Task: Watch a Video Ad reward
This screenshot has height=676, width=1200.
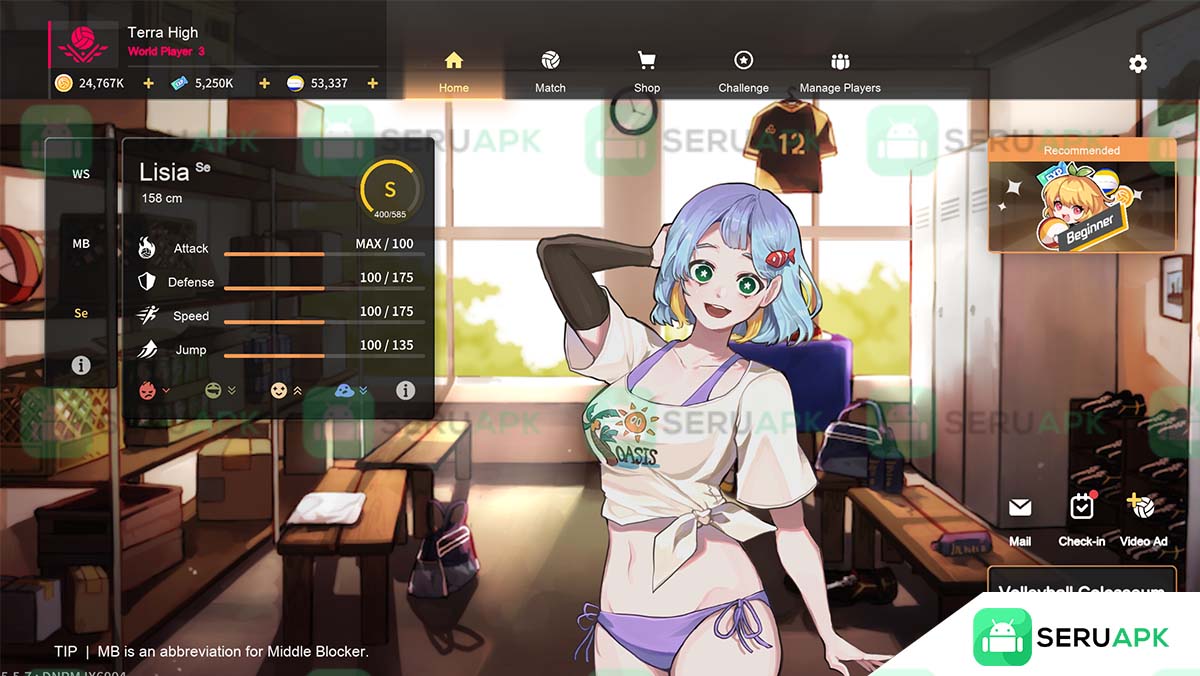Action: (1143, 520)
